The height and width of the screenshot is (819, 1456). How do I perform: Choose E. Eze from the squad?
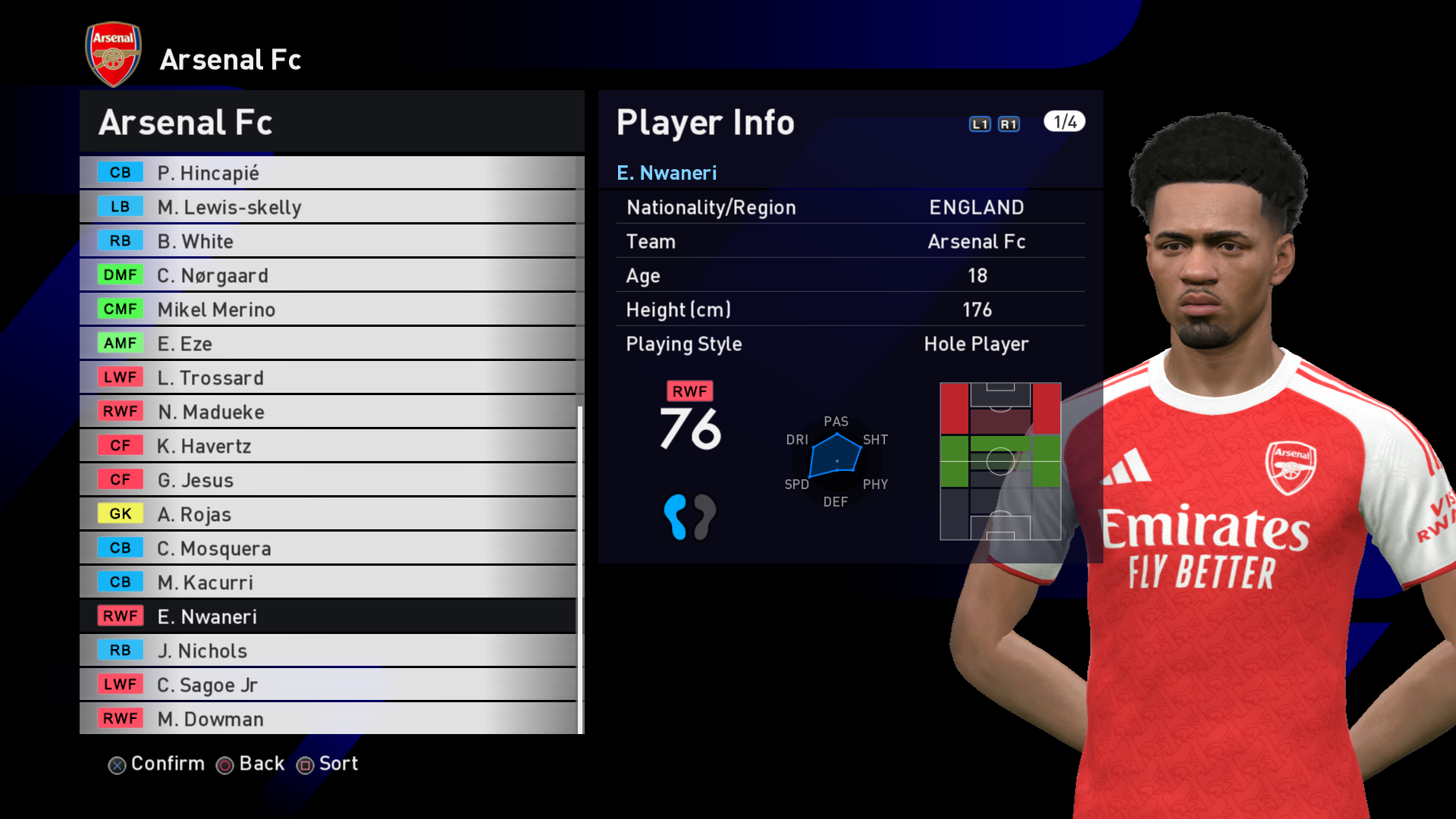328,344
